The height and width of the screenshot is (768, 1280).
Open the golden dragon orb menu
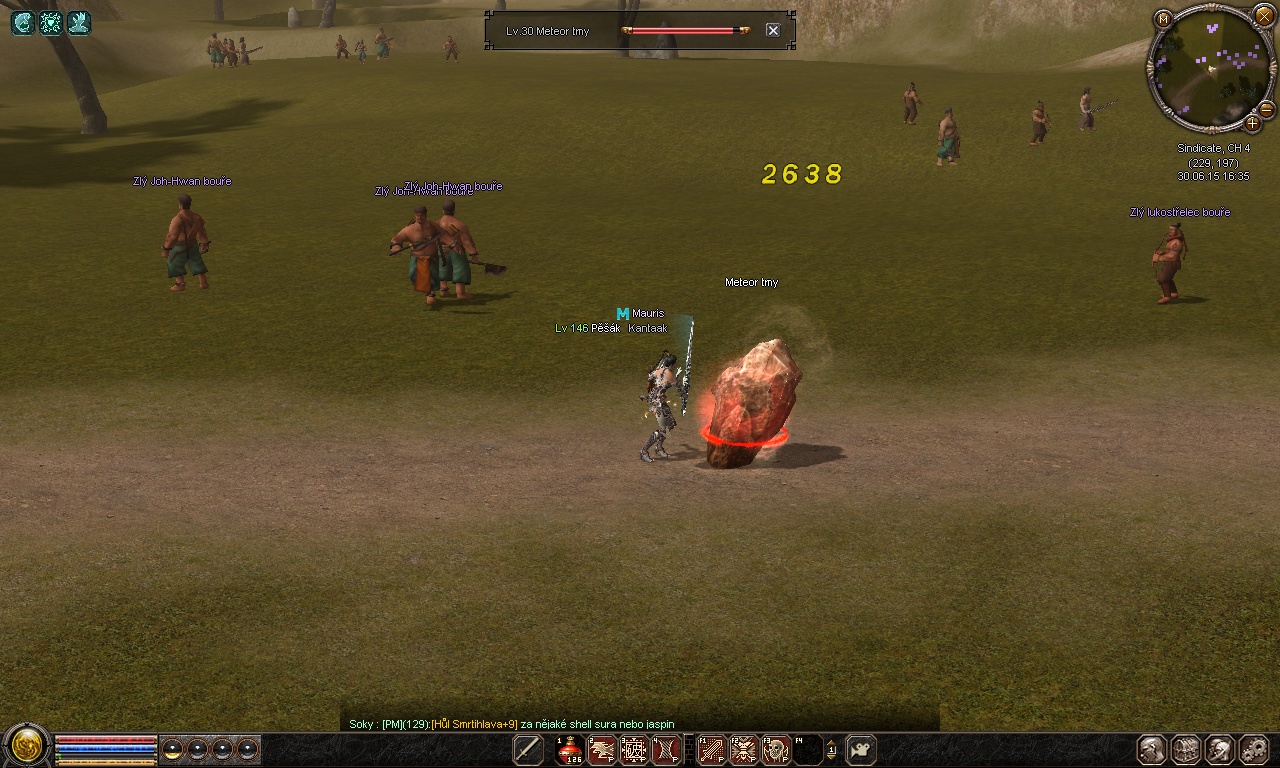(25, 746)
